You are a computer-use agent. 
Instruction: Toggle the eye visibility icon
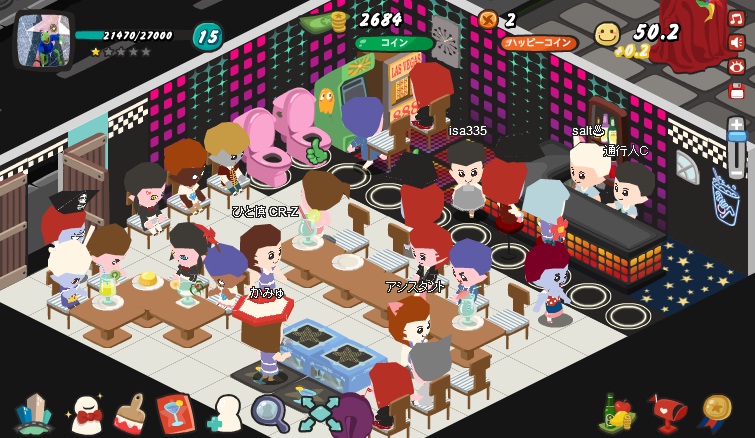pyautogui.click(x=737, y=66)
